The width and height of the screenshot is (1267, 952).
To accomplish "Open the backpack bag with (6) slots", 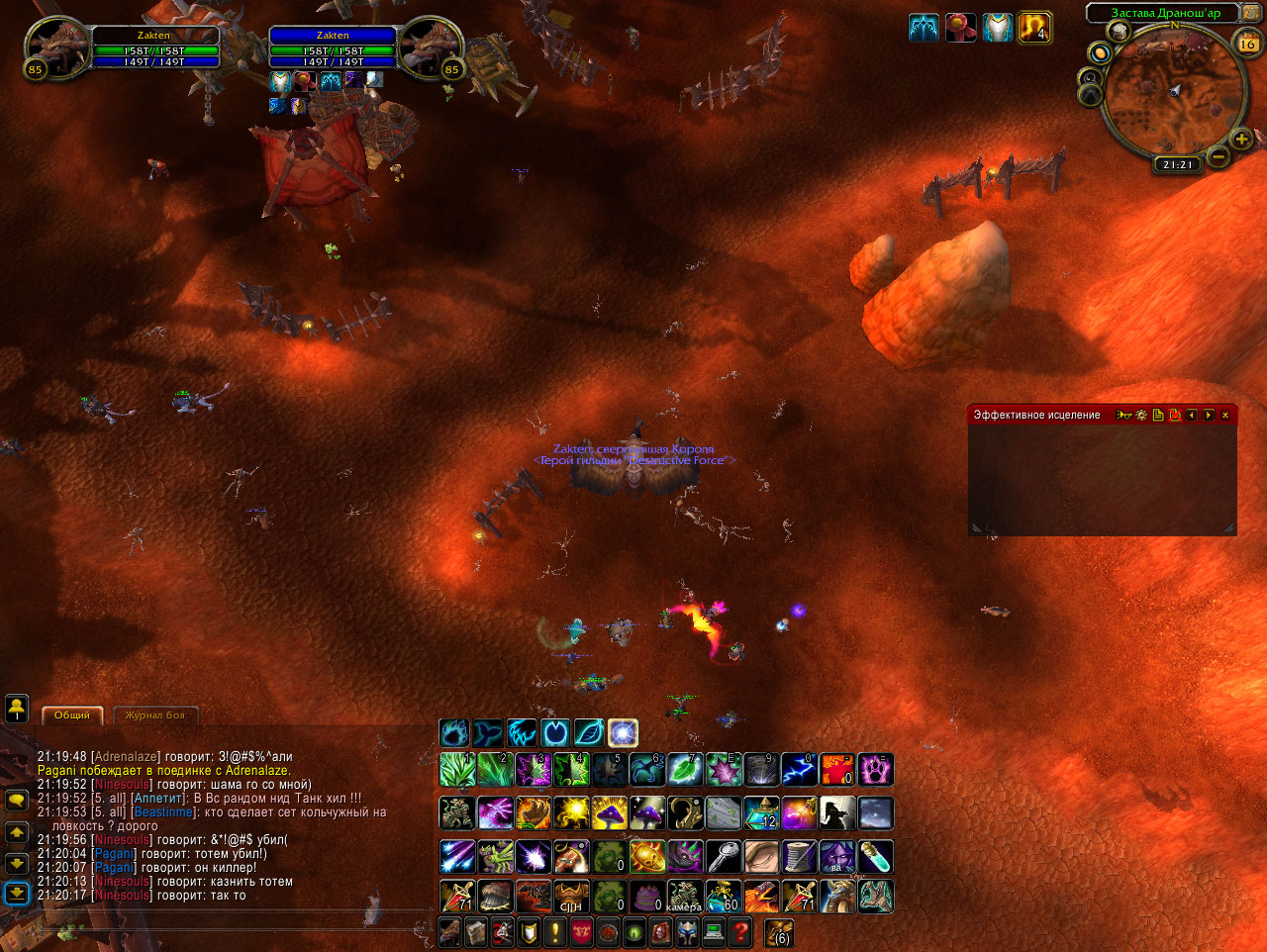I will [779, 932].
